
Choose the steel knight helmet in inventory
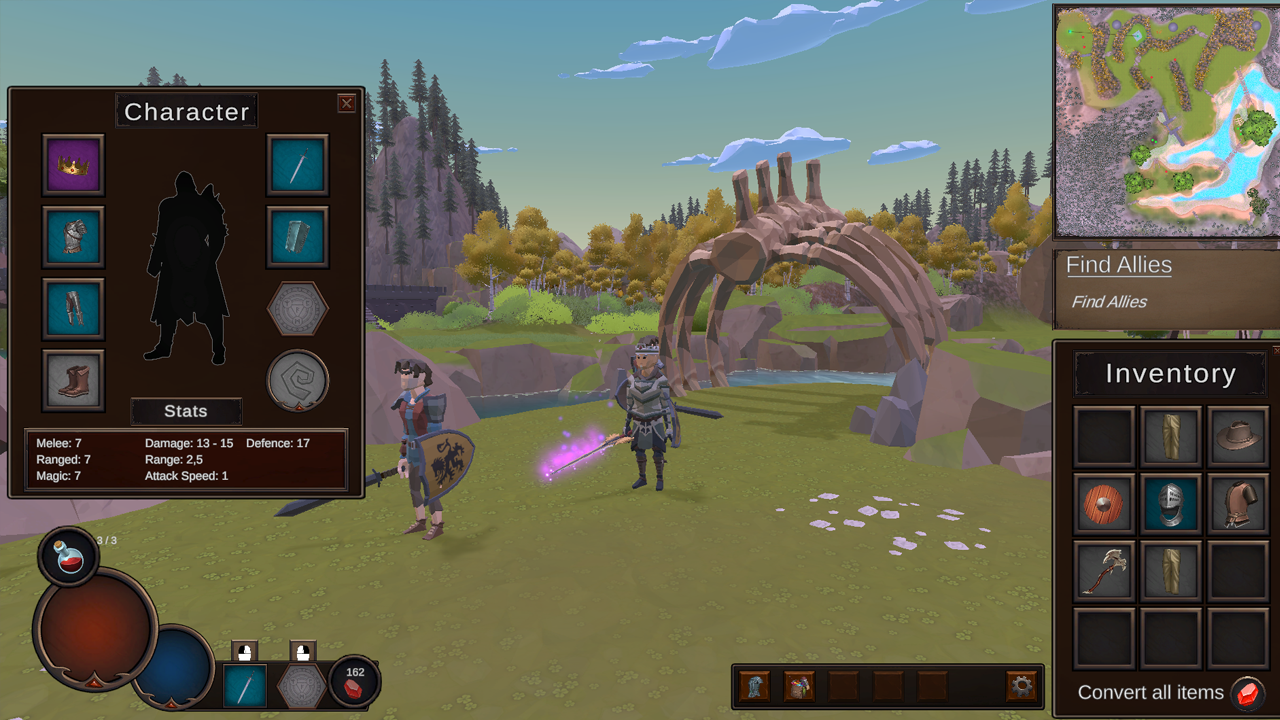pyautogui.click(x=1171, y=503)
